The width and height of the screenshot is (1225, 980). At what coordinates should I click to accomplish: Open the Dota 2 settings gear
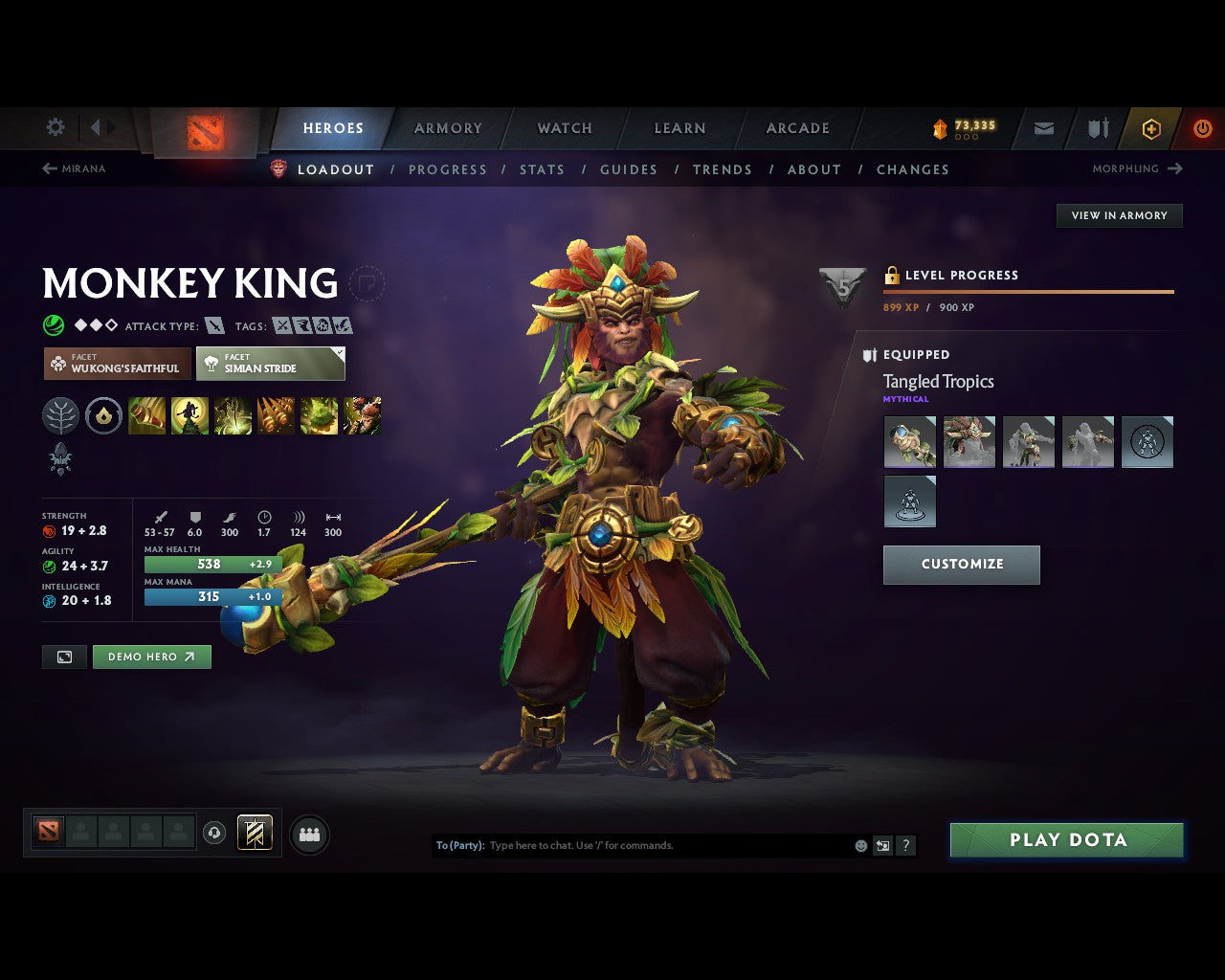[x=55, y=127]
